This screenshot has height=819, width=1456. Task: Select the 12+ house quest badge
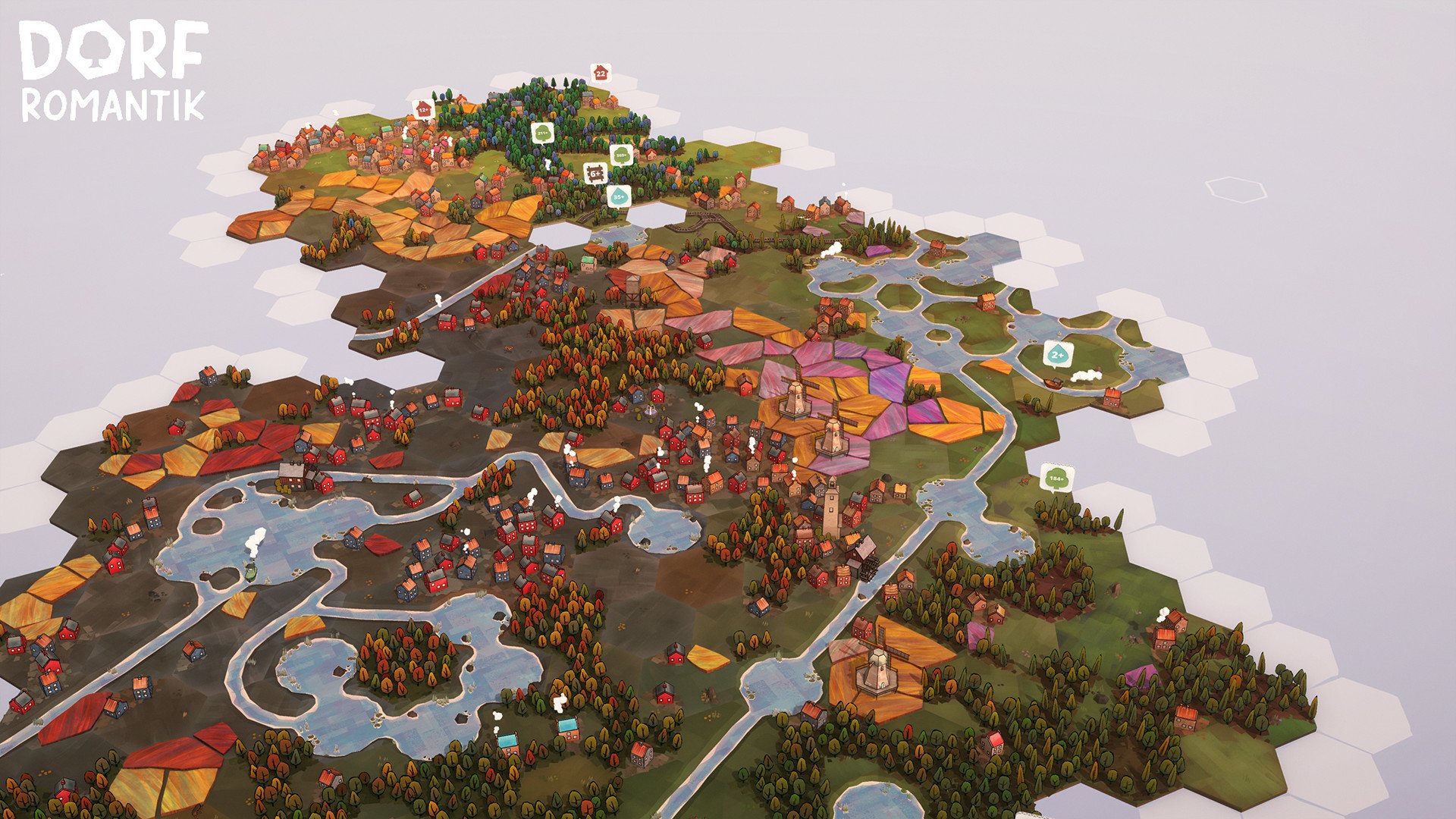tap(423, 108)
